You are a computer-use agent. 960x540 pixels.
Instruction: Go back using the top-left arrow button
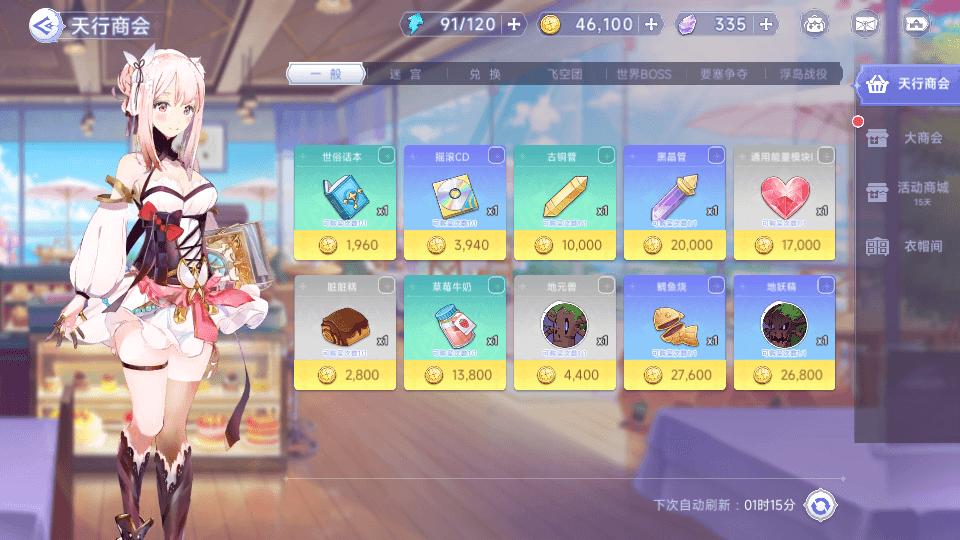click(45, 24)
